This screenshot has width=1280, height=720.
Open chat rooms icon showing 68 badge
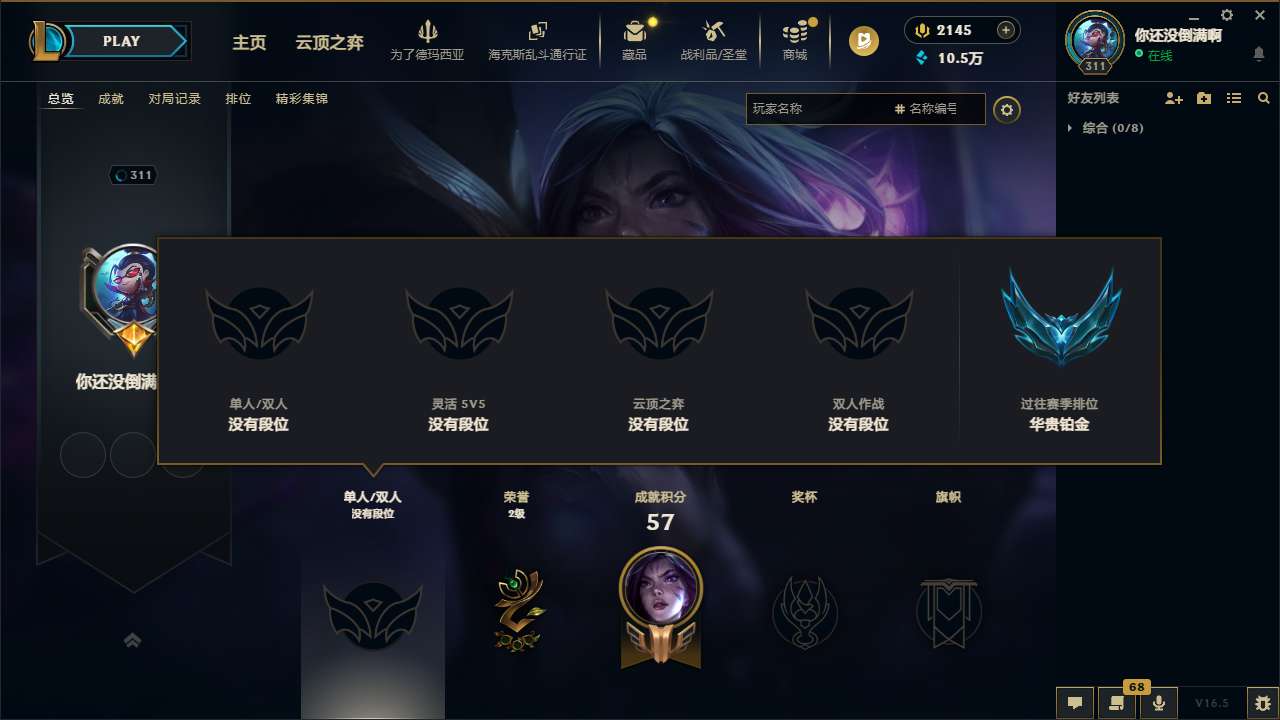pyautogui.click(x=1117, y=703)
